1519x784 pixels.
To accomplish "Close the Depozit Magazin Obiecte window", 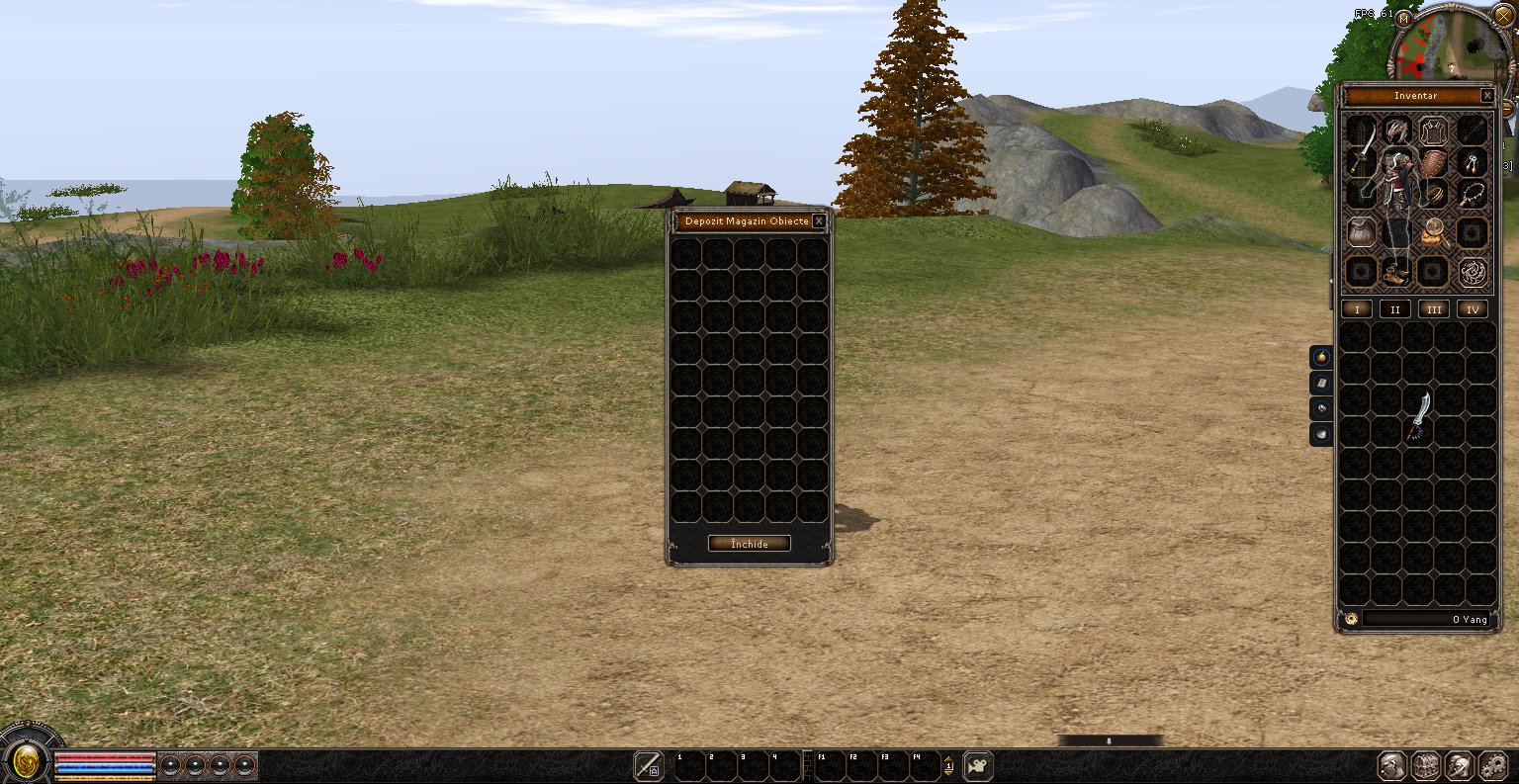I will (x=819, y=221).
